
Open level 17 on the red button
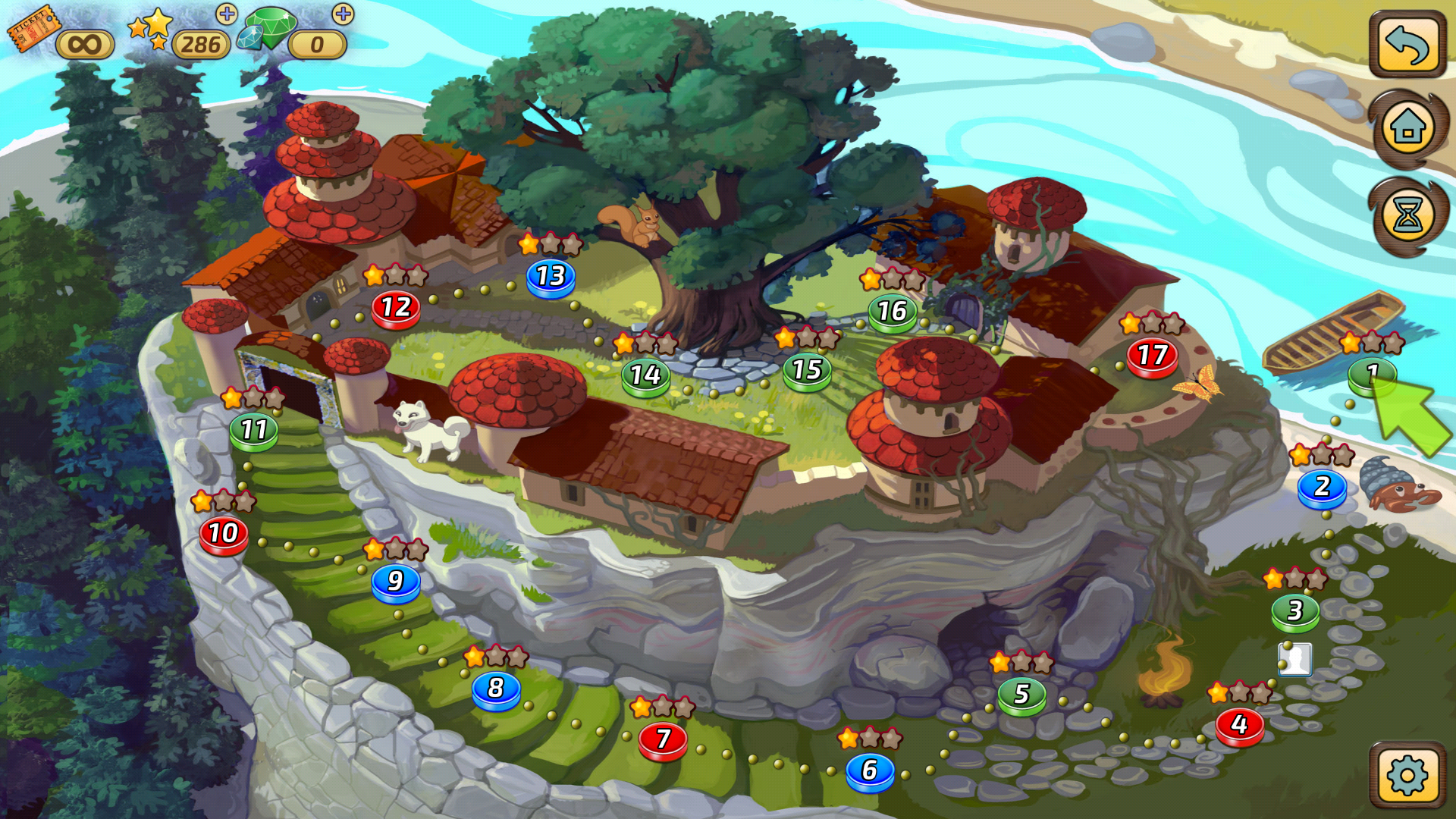[x=1150, y=355]
